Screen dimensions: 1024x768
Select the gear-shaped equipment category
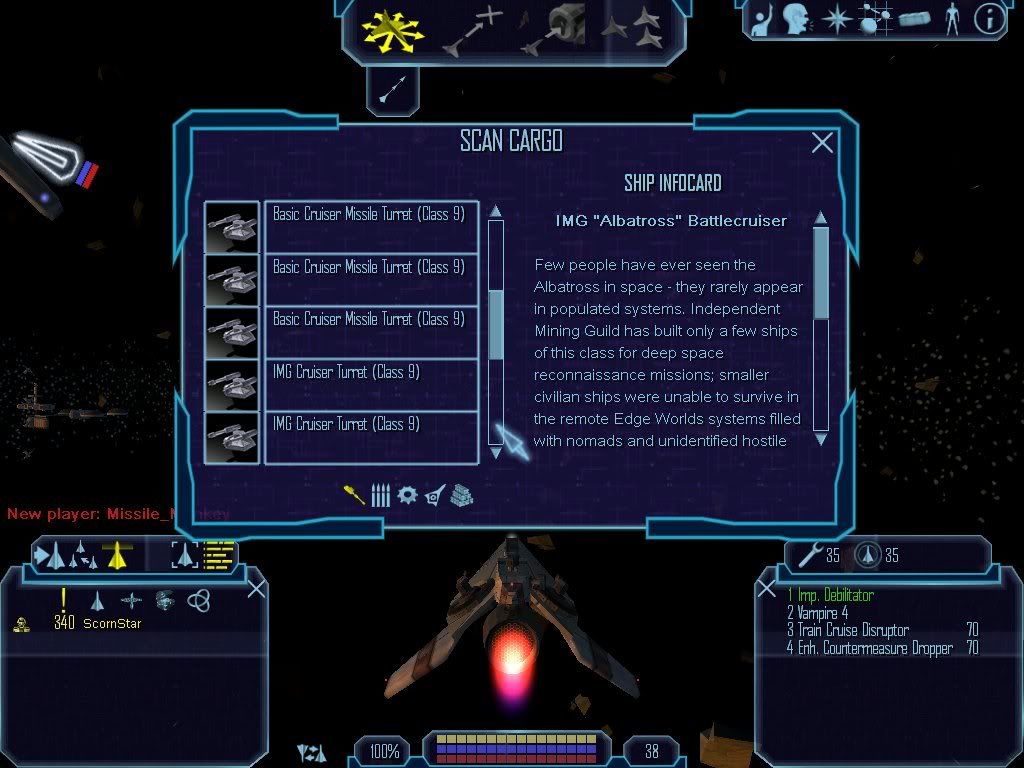(407, 495)
